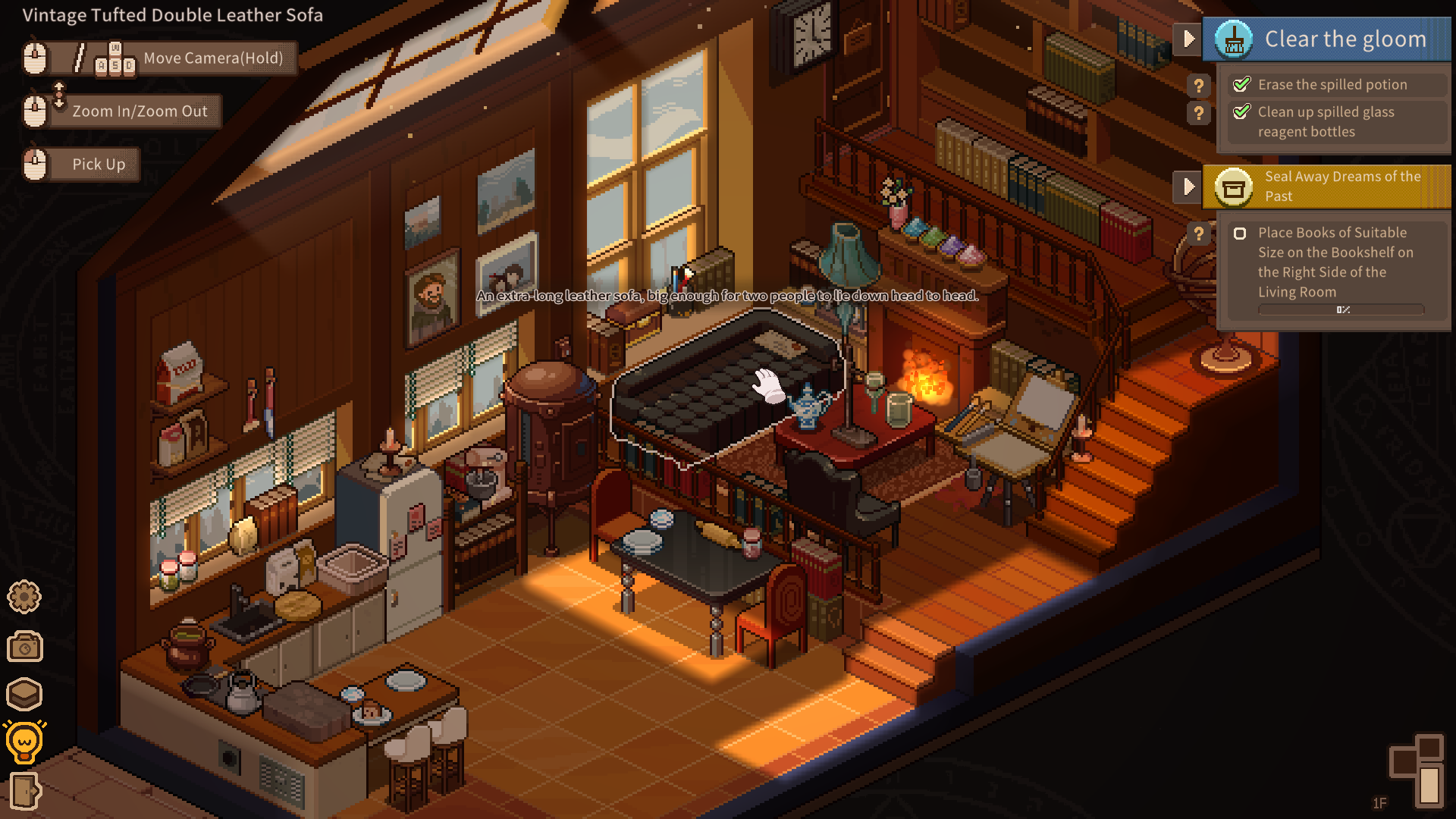Collapse the Seal Away Dreams quest arrow

[1188, 187]
